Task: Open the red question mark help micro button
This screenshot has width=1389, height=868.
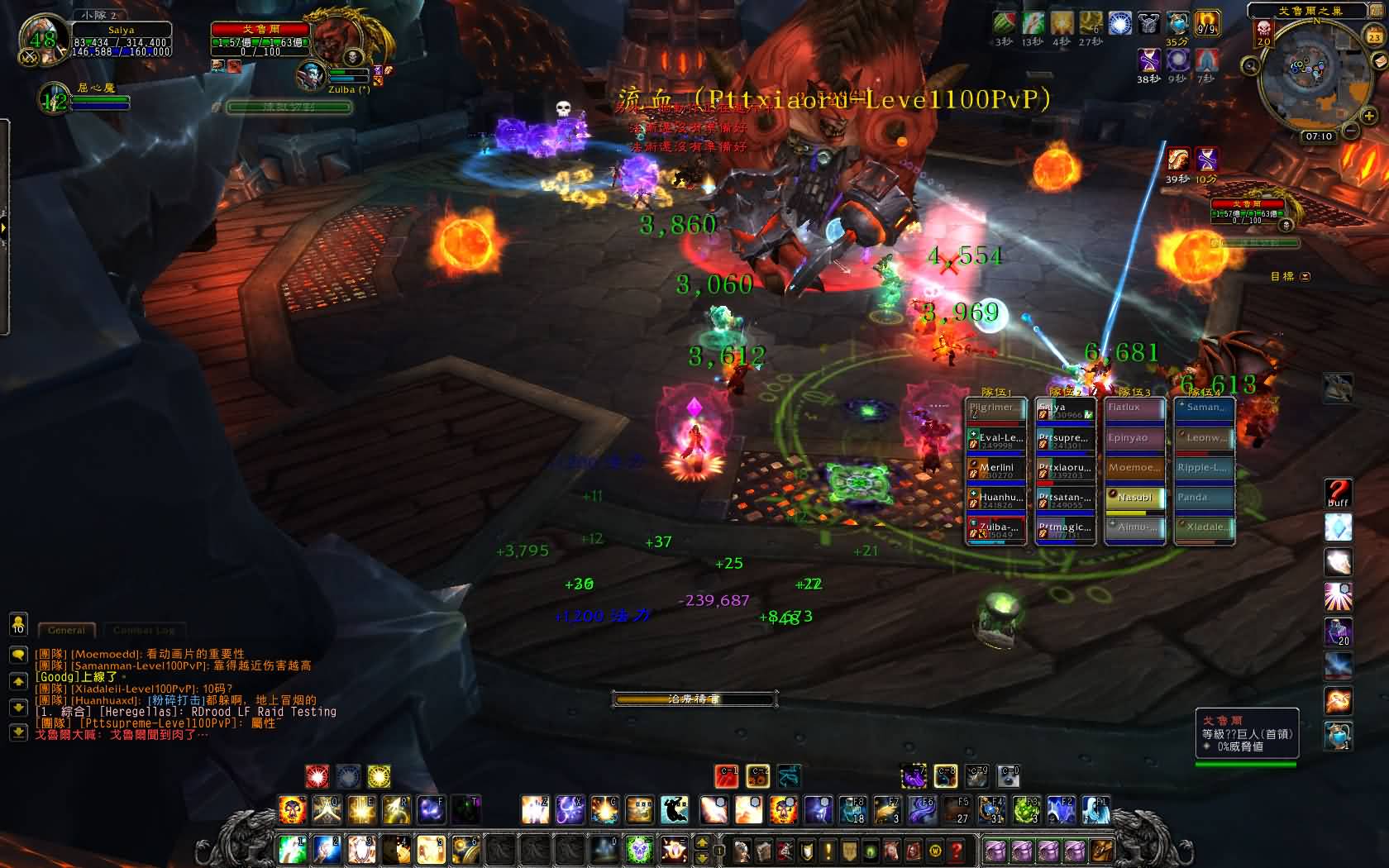Action: click(x=957, y=850)
